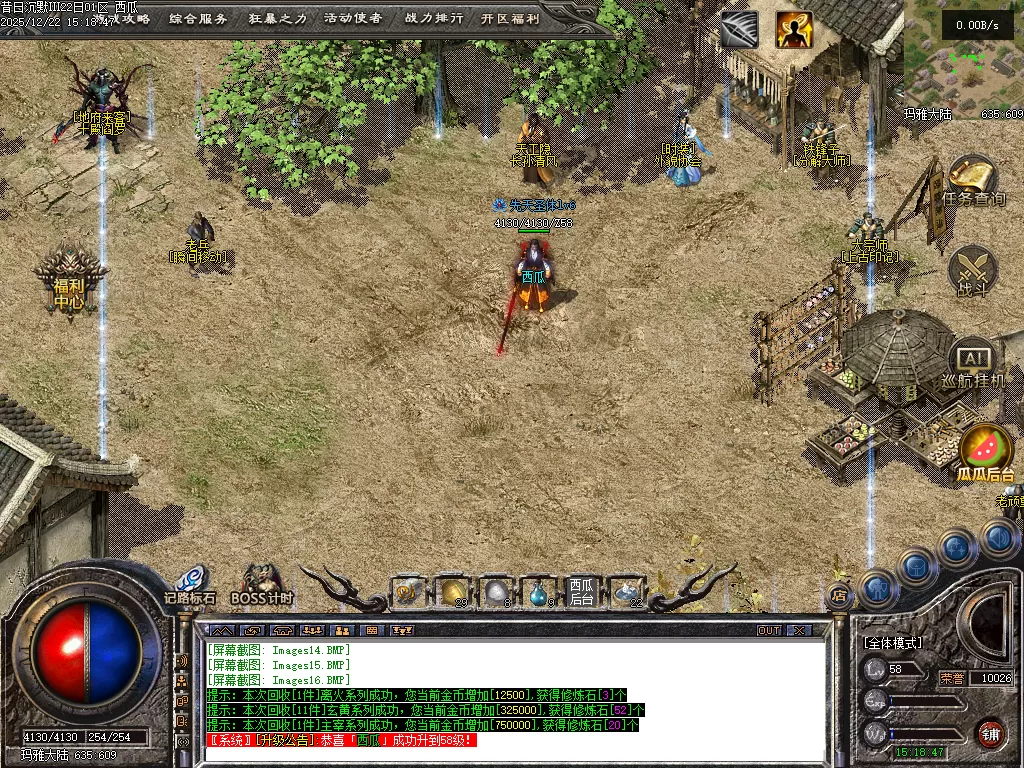Close the chat window with X

pyautogui.click(x=798, y=631)
